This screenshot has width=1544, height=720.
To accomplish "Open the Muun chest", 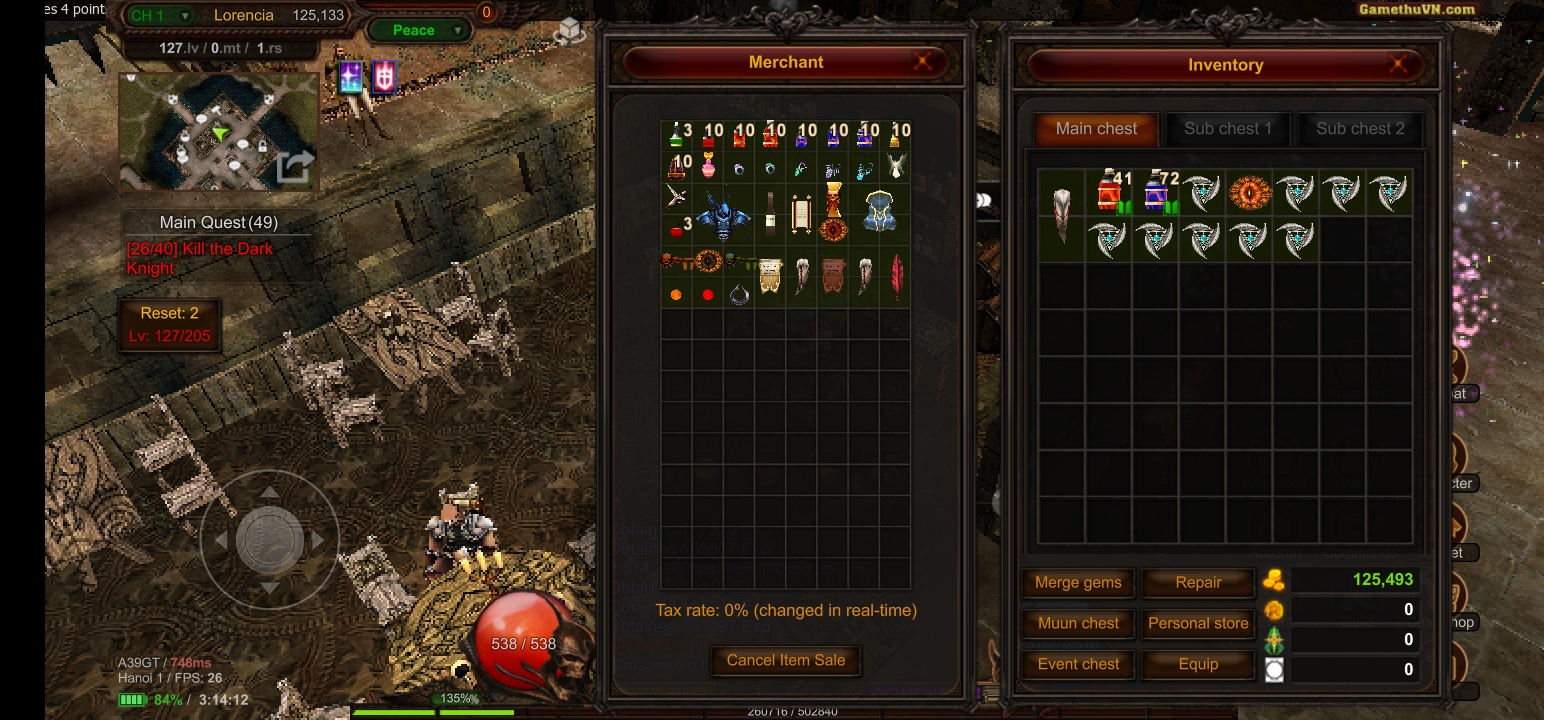I will (x=1077, y=623).
